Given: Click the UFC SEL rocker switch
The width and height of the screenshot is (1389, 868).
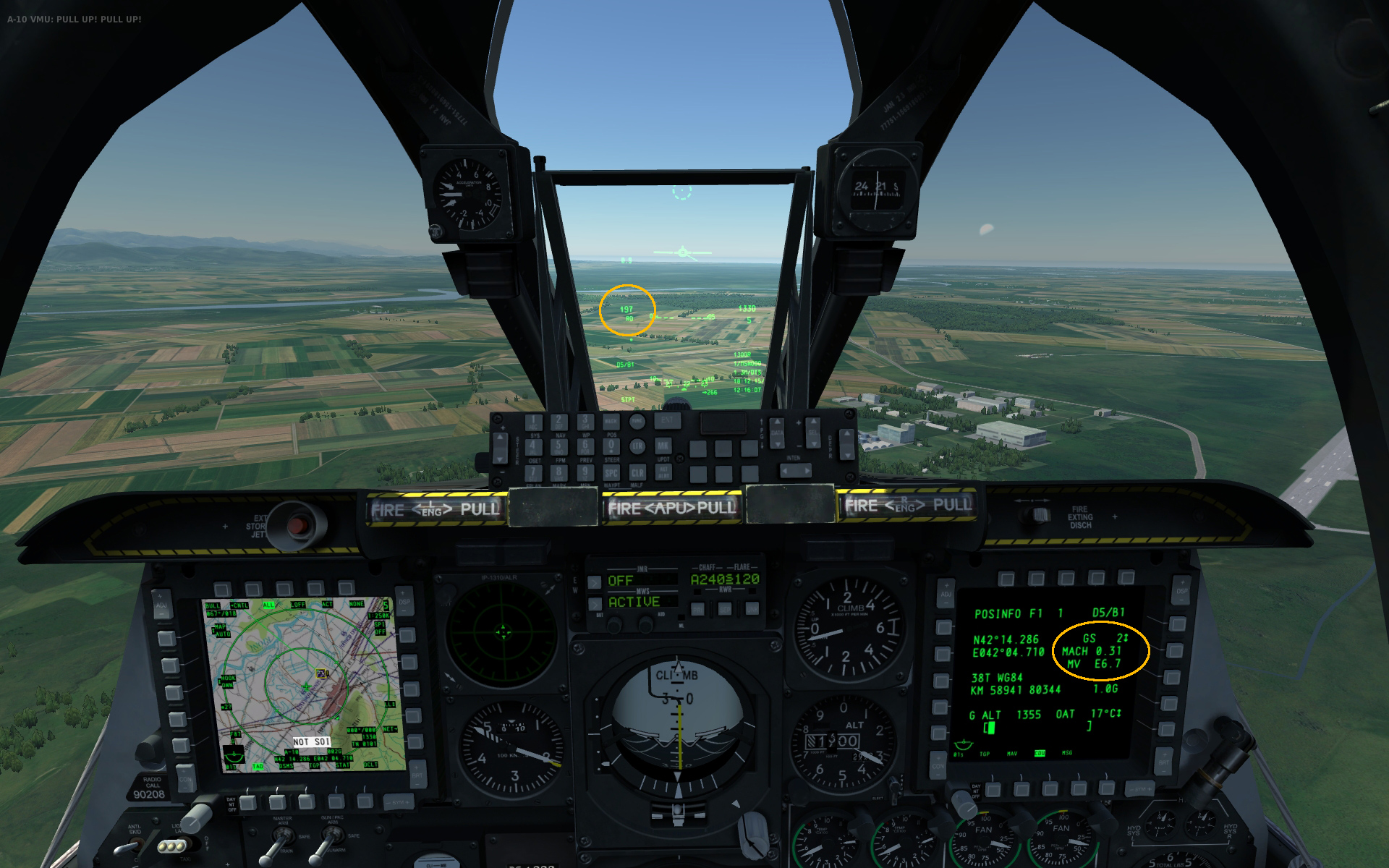Looking at the screenshot, I should 812,431.
